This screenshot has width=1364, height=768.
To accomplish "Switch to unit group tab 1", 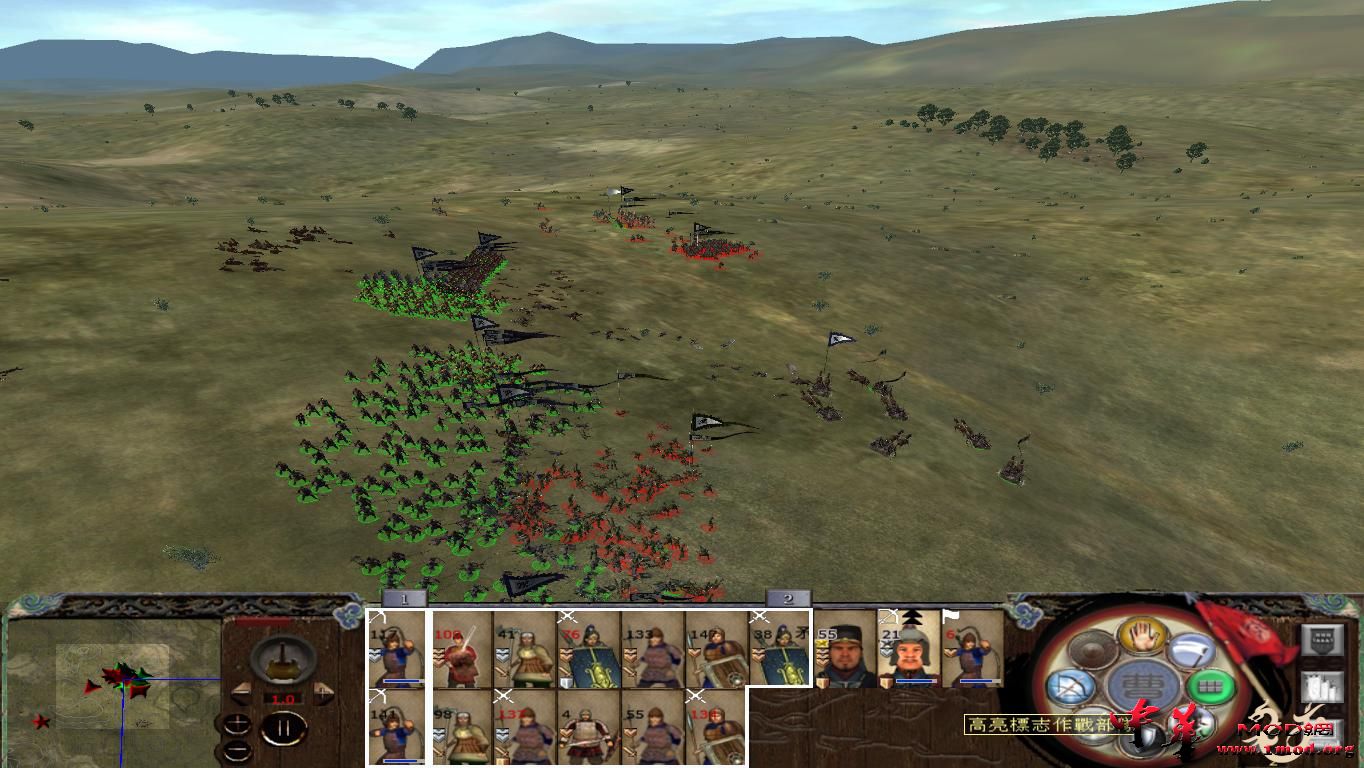I will [x=405, y=600].
